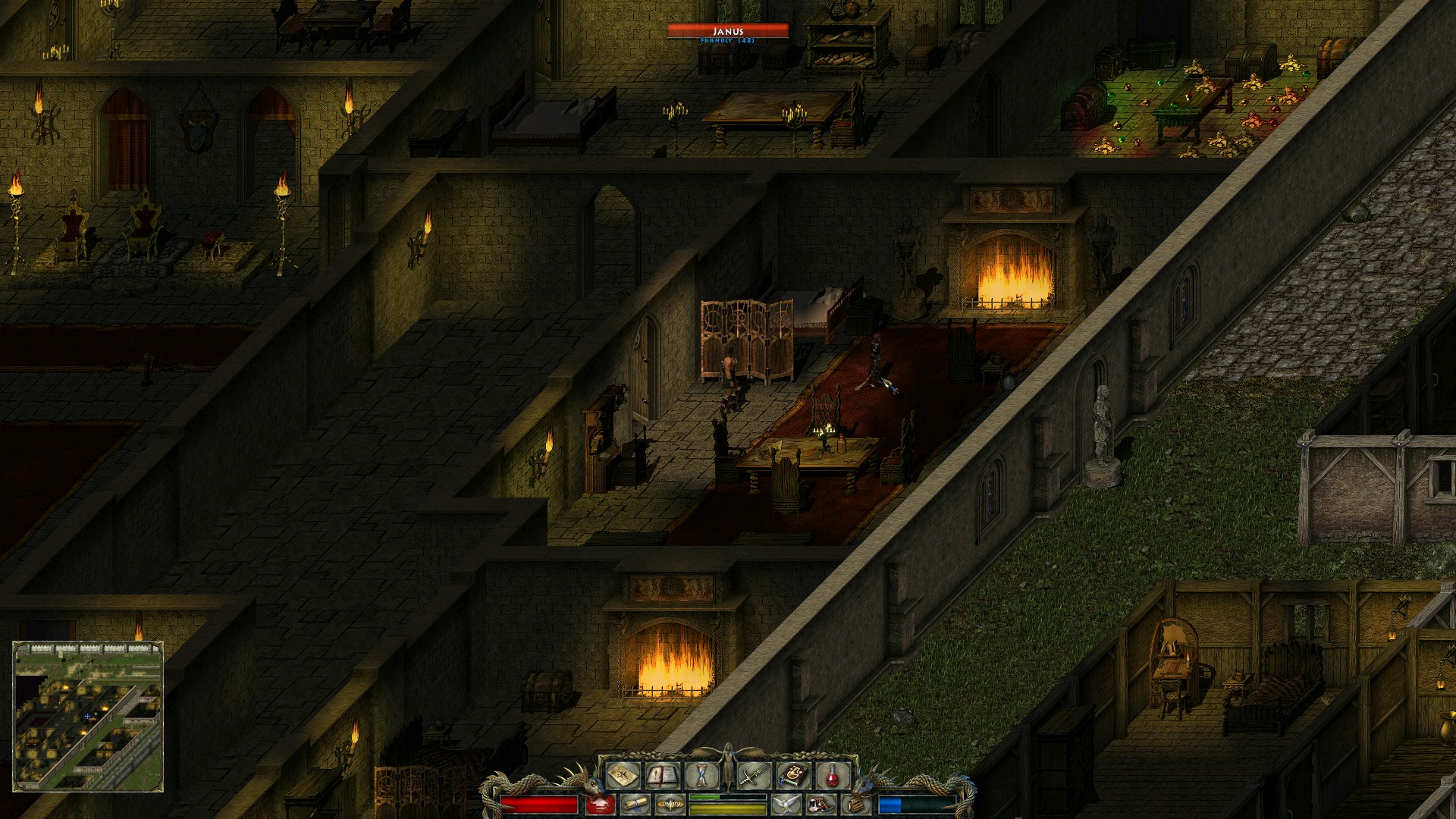Click the red potion flask icon
Viewport: 1456px width, 819px height.
coord(831,775)
